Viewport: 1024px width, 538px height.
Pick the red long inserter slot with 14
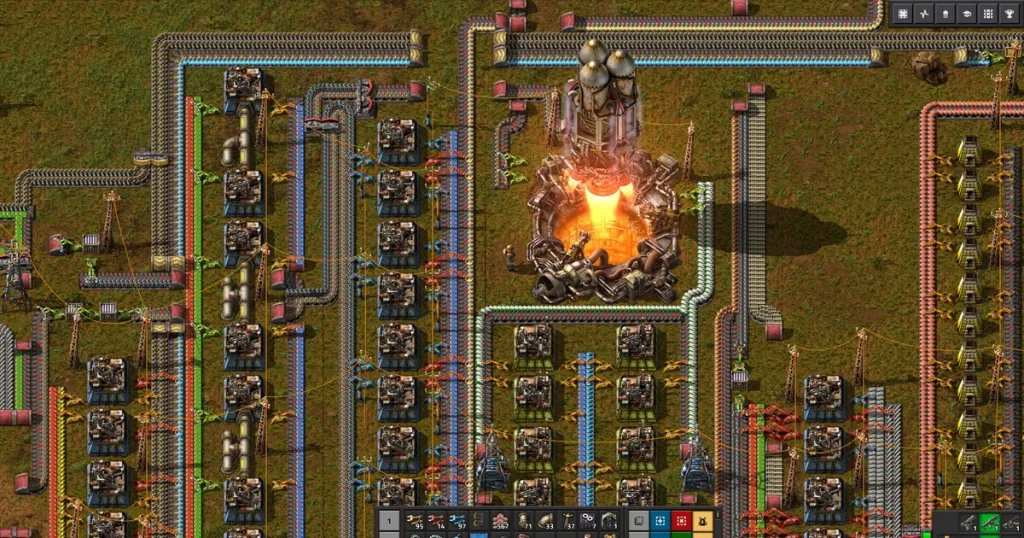tap(437, 520)
